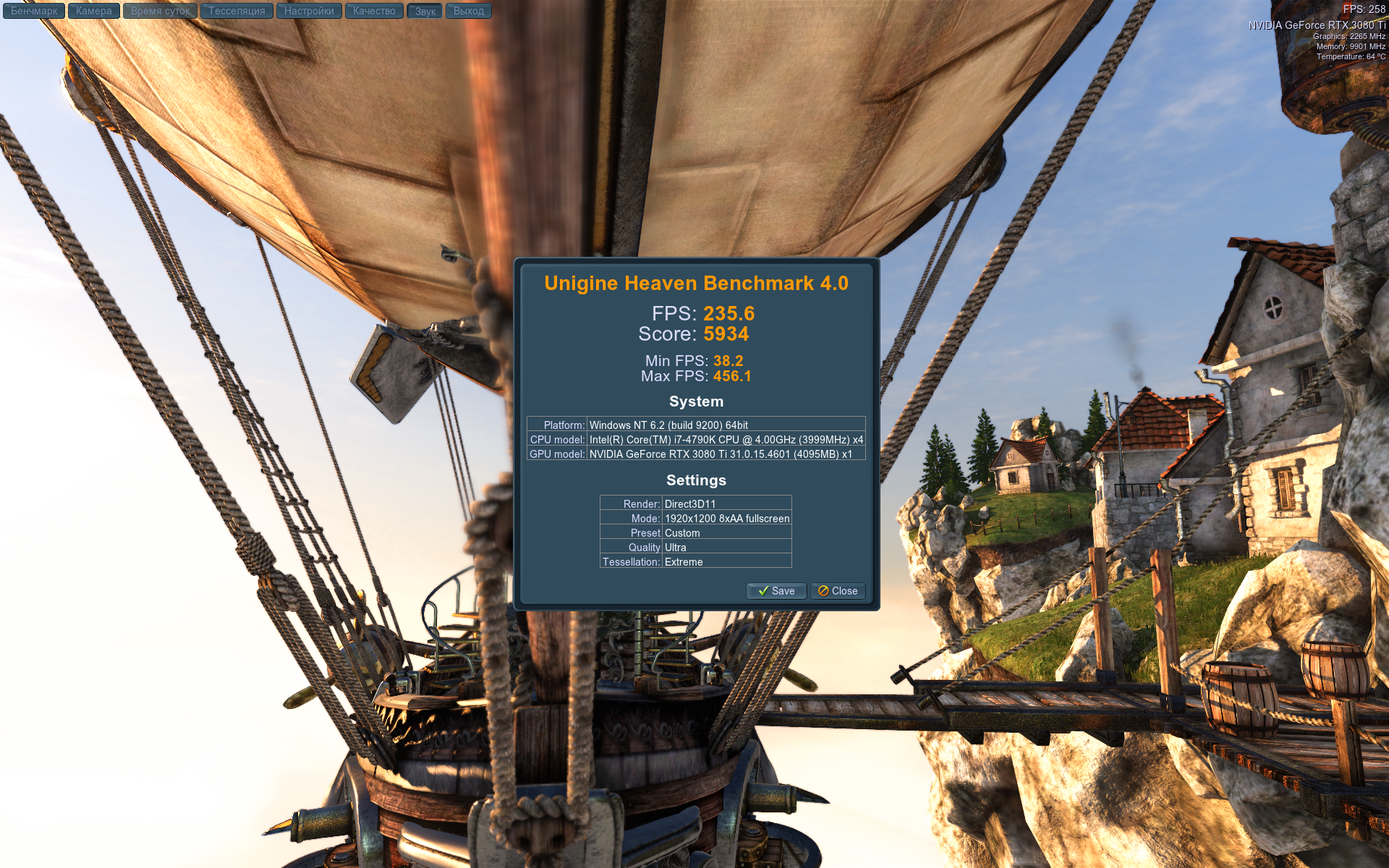Close the benchmark results dialog
Image resolution: width=1389 pixels, height=868 pixels.
[x=838, y=591]
